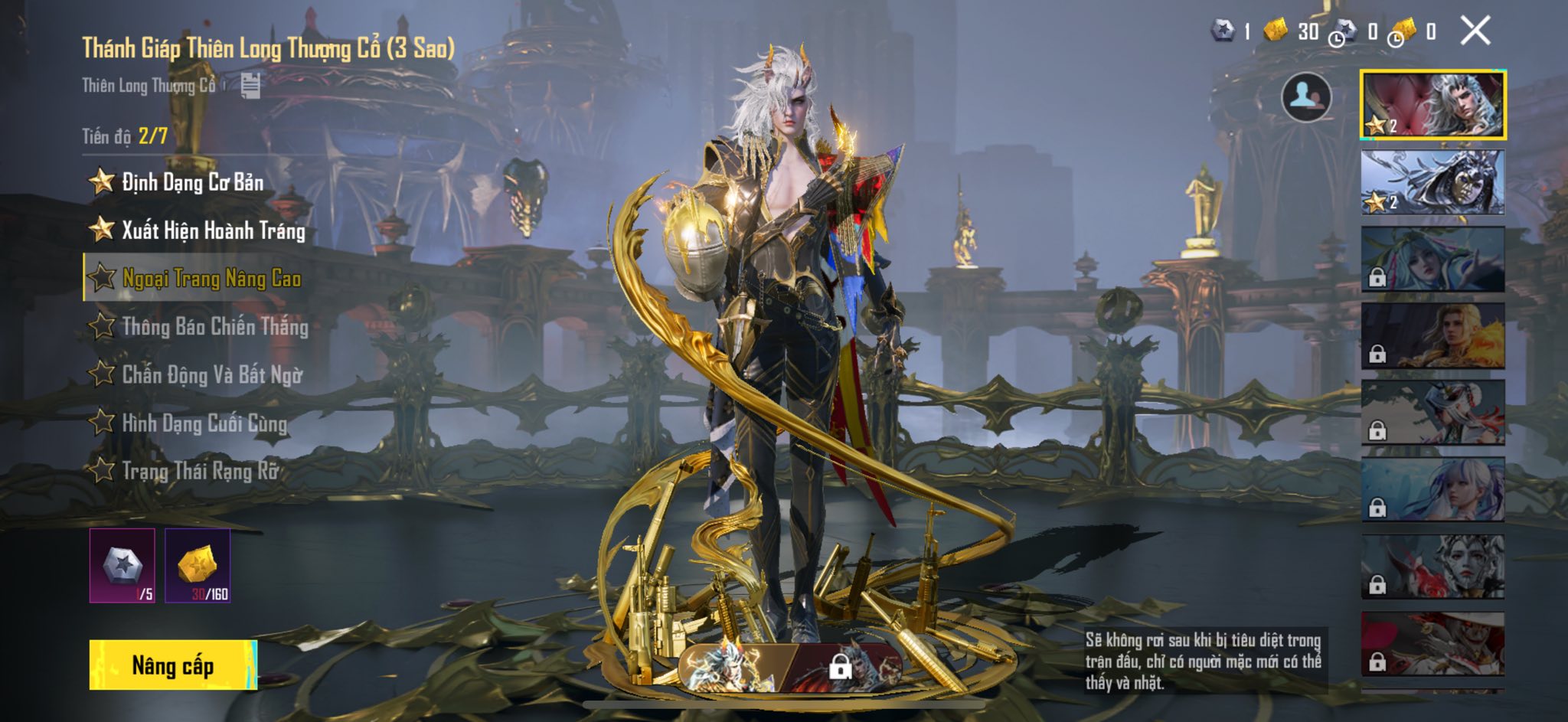Open the silver star token material slot

(122, 565)
